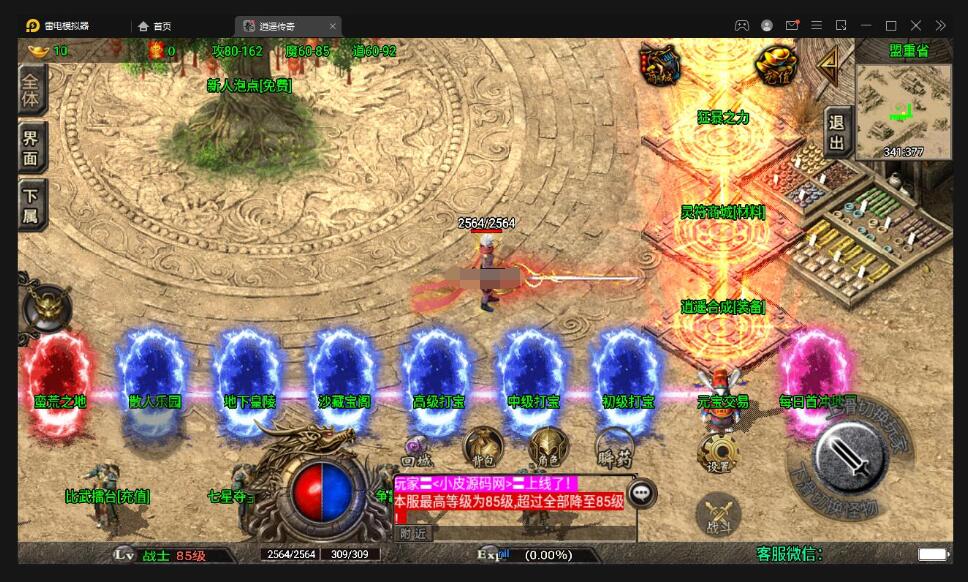Select the 附近 nearby chat tab

(414, 533)
